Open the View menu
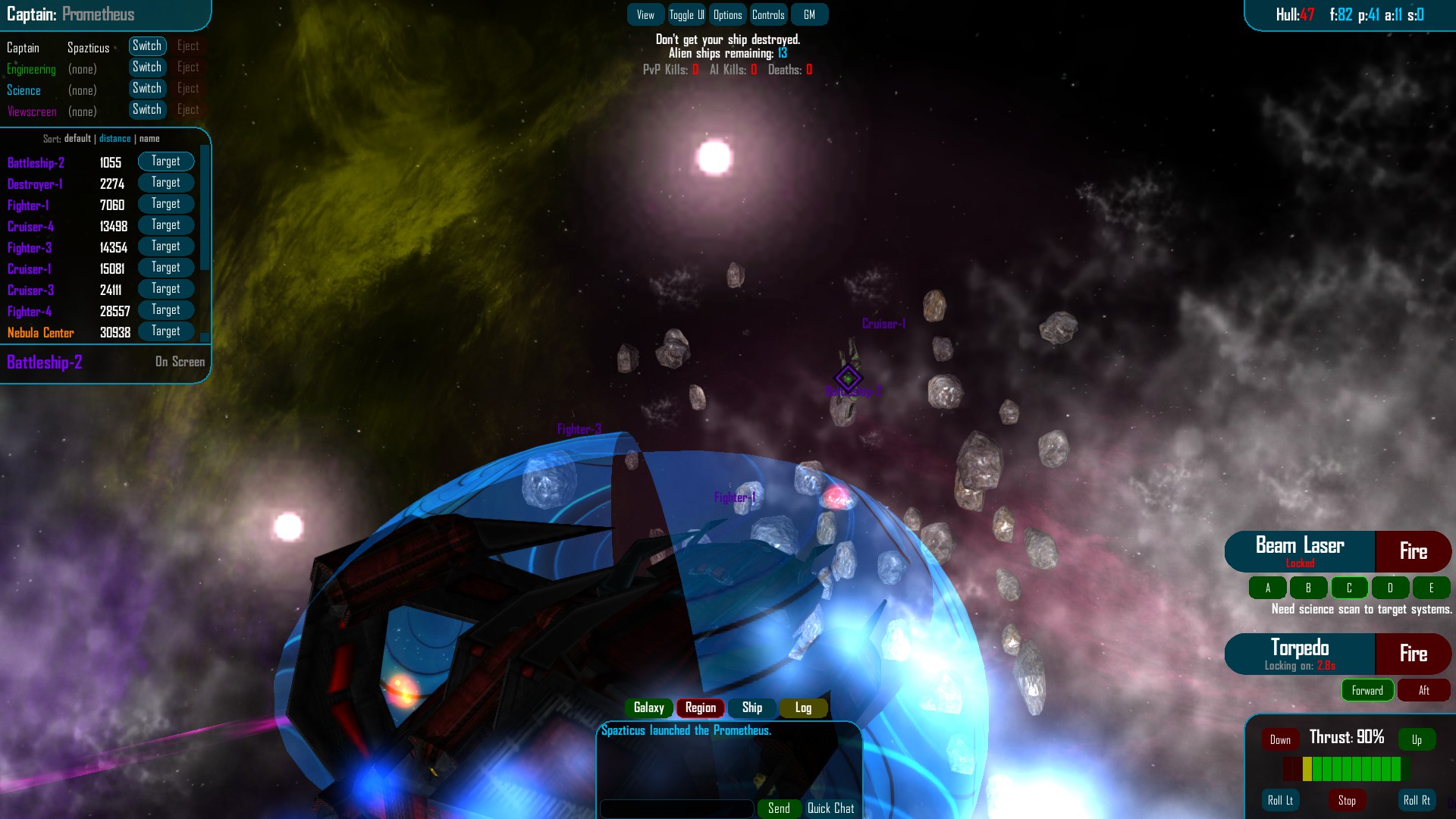Viewport: 1456px width, 819px height. point(645,14)
